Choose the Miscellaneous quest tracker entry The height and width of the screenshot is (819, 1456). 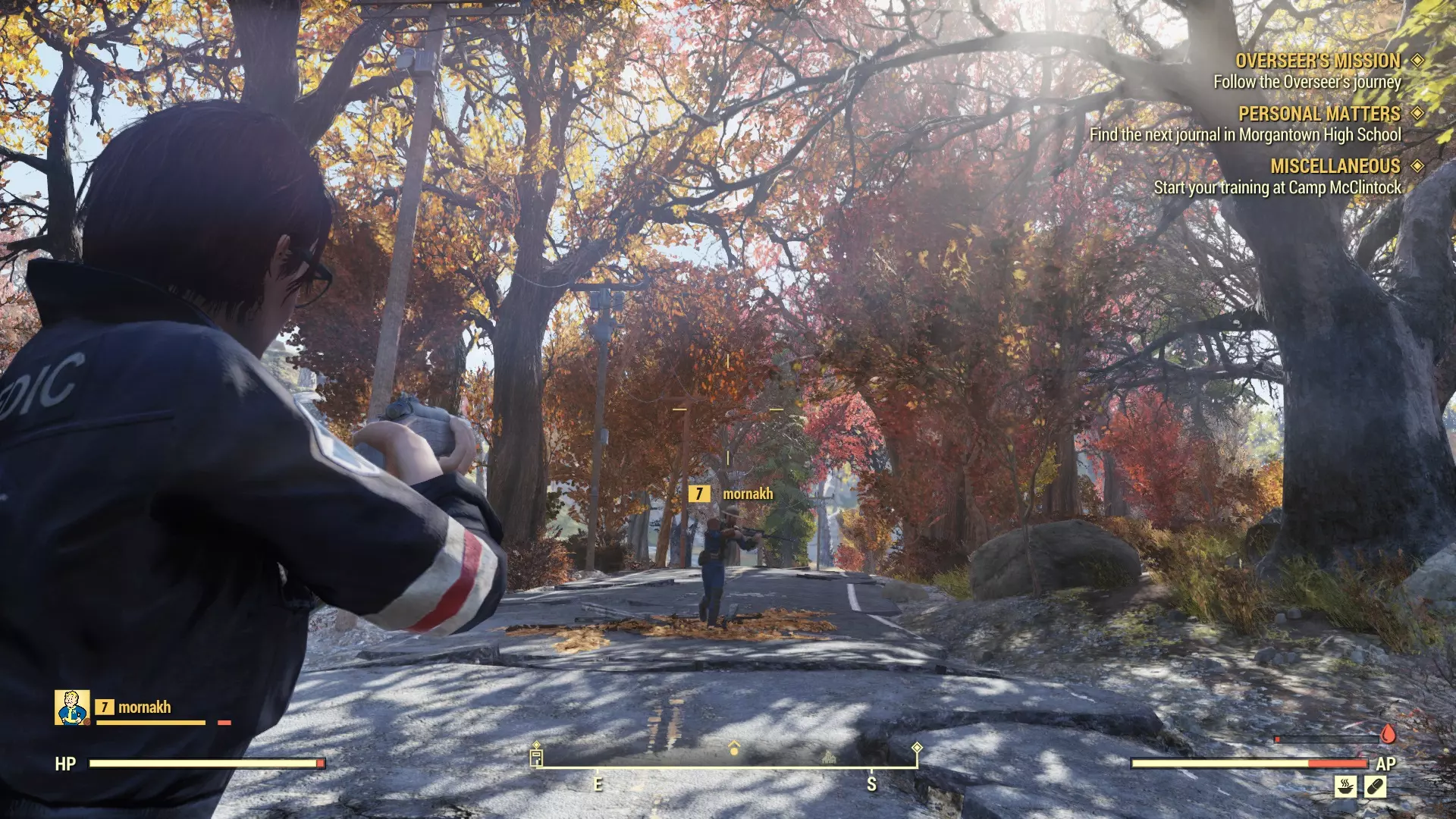coord(1335,166)
